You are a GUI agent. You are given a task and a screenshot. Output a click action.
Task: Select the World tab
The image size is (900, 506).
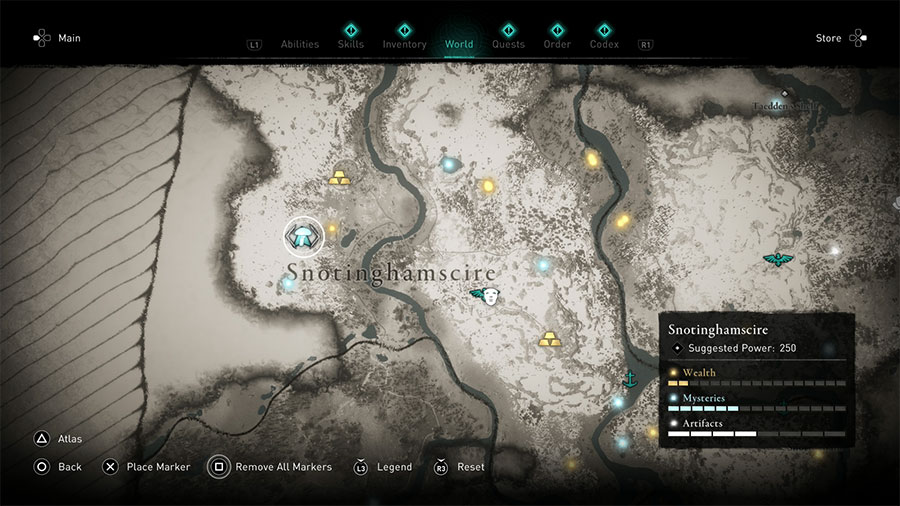tap(459, 44)
